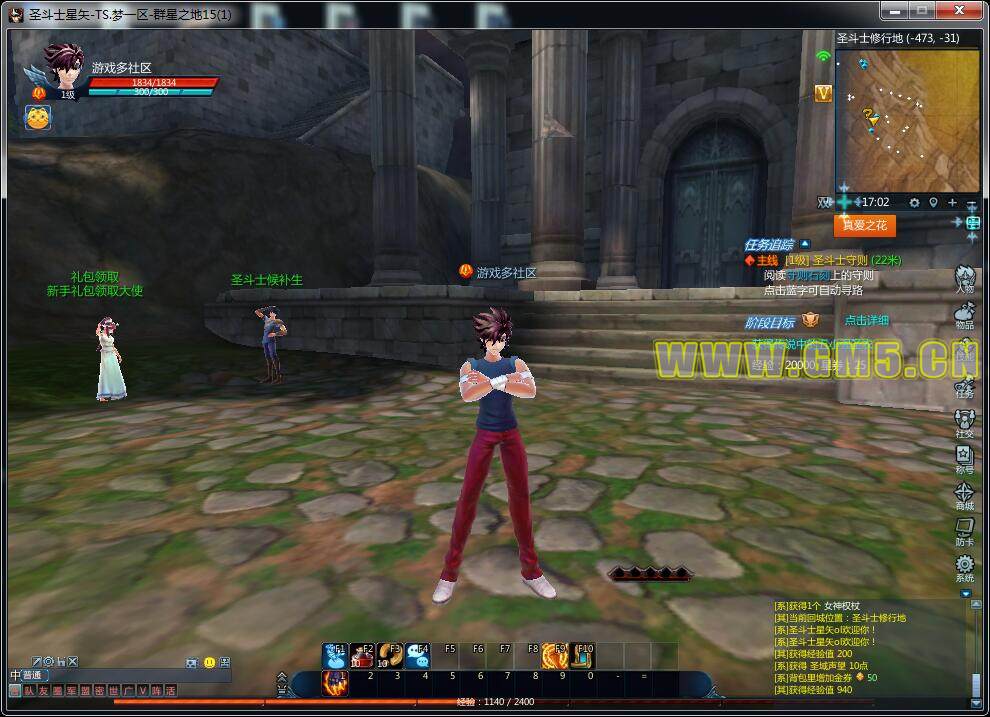The width and height of the screenshot is (990, 717).
Task: Click the minimap location pin icon
Action: [933, 203]
